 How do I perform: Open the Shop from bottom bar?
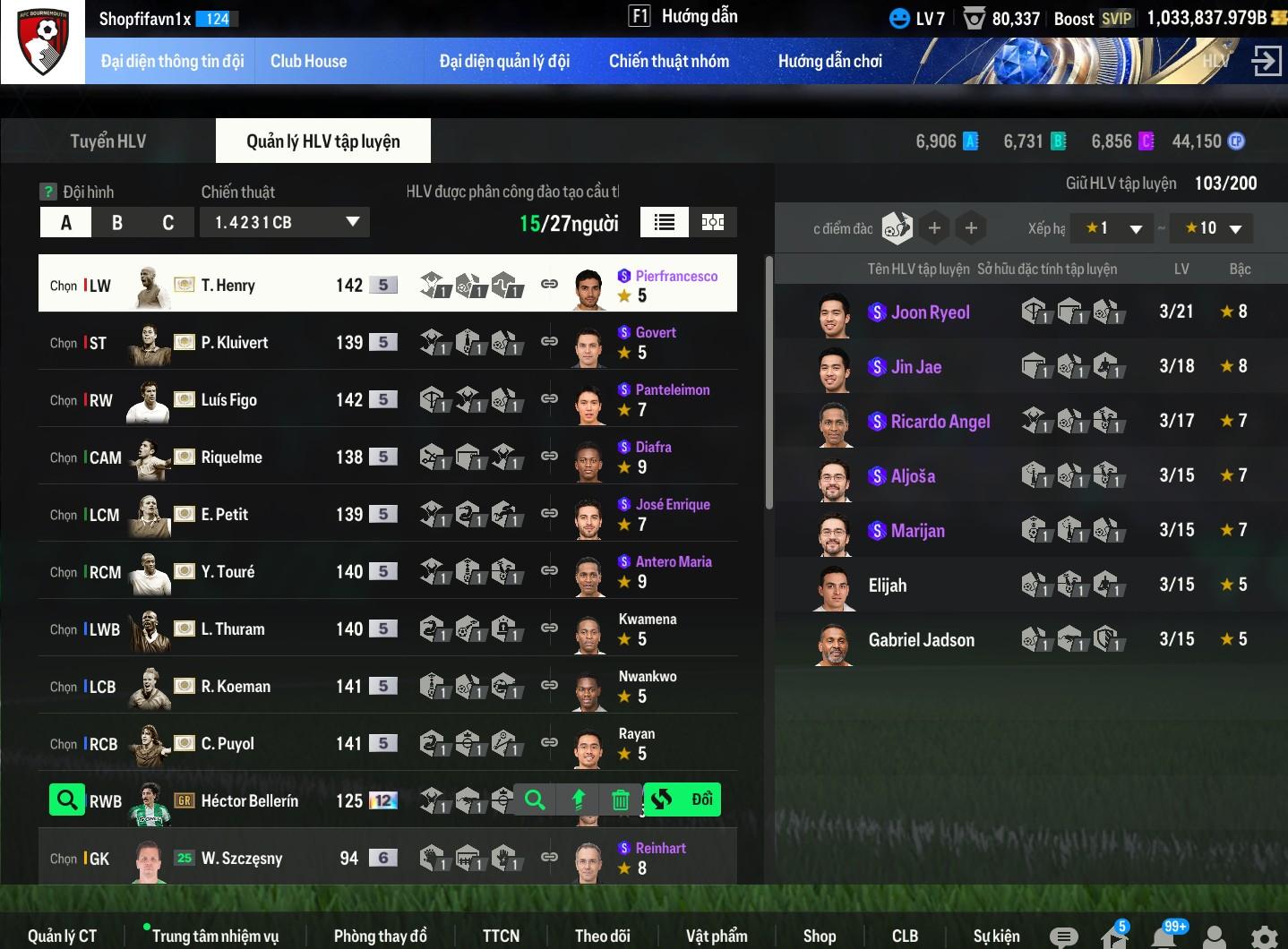(819, 936)
